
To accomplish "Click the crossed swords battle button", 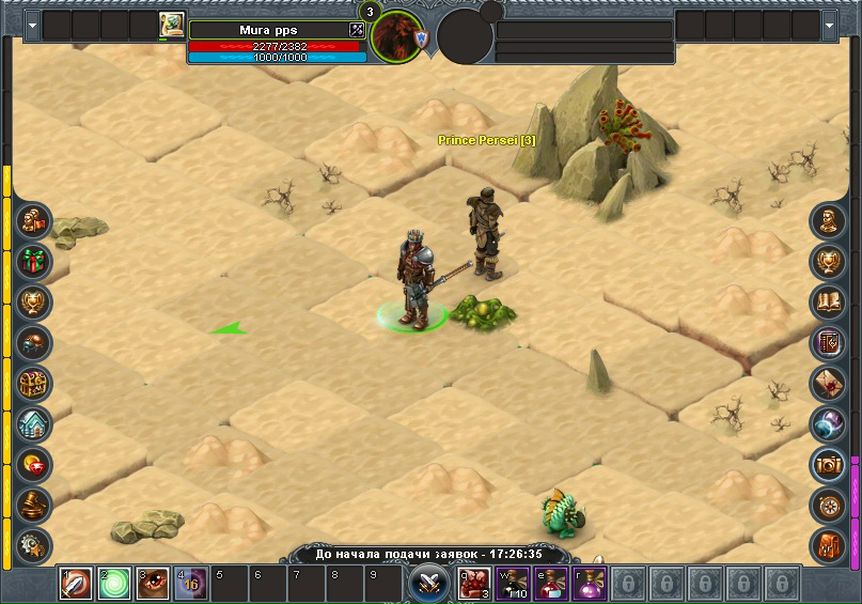I will click(x=428, y=583).
